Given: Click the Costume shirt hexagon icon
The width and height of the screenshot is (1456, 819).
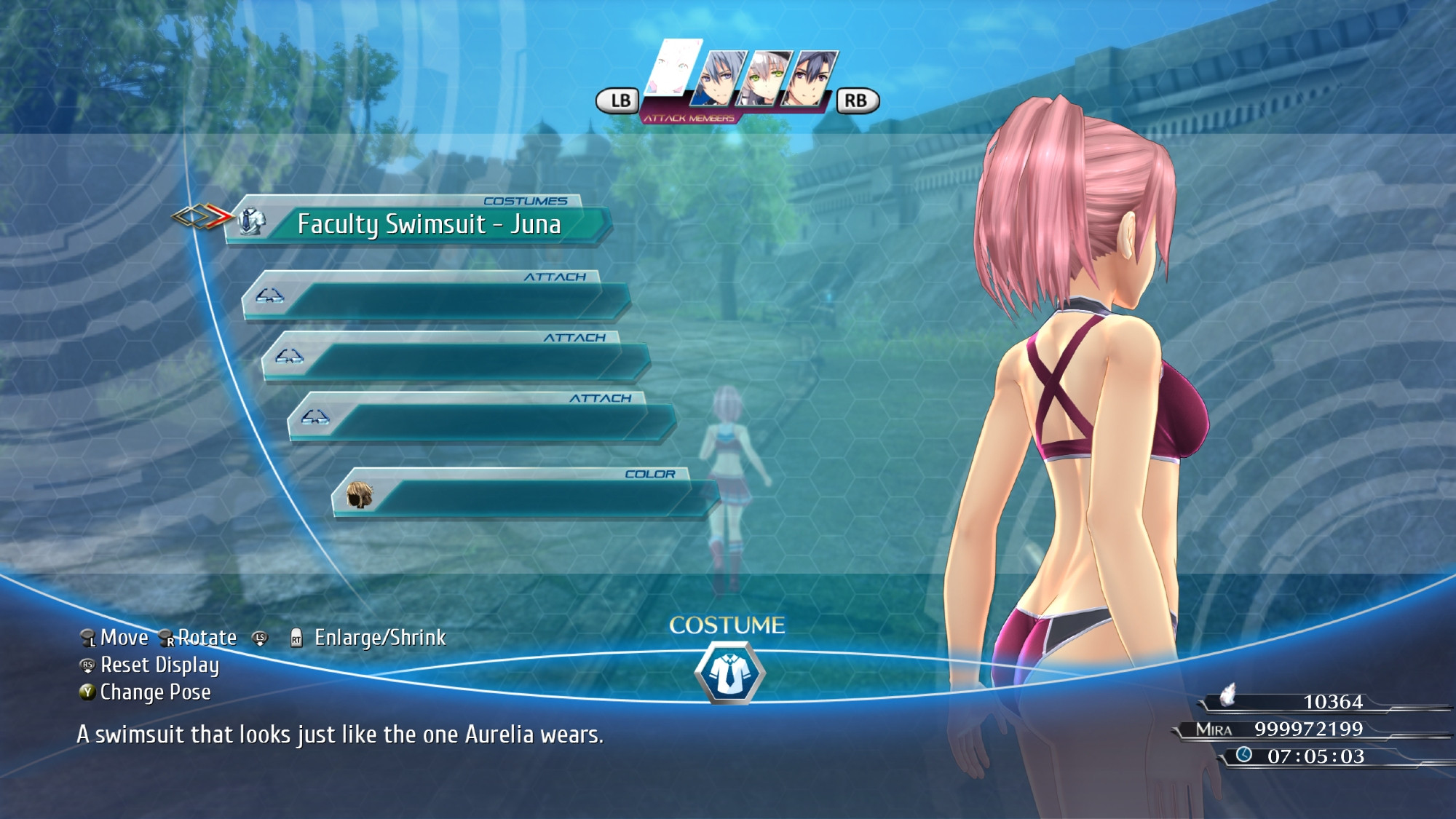Looking at the screenshot, I should (729, 673).
